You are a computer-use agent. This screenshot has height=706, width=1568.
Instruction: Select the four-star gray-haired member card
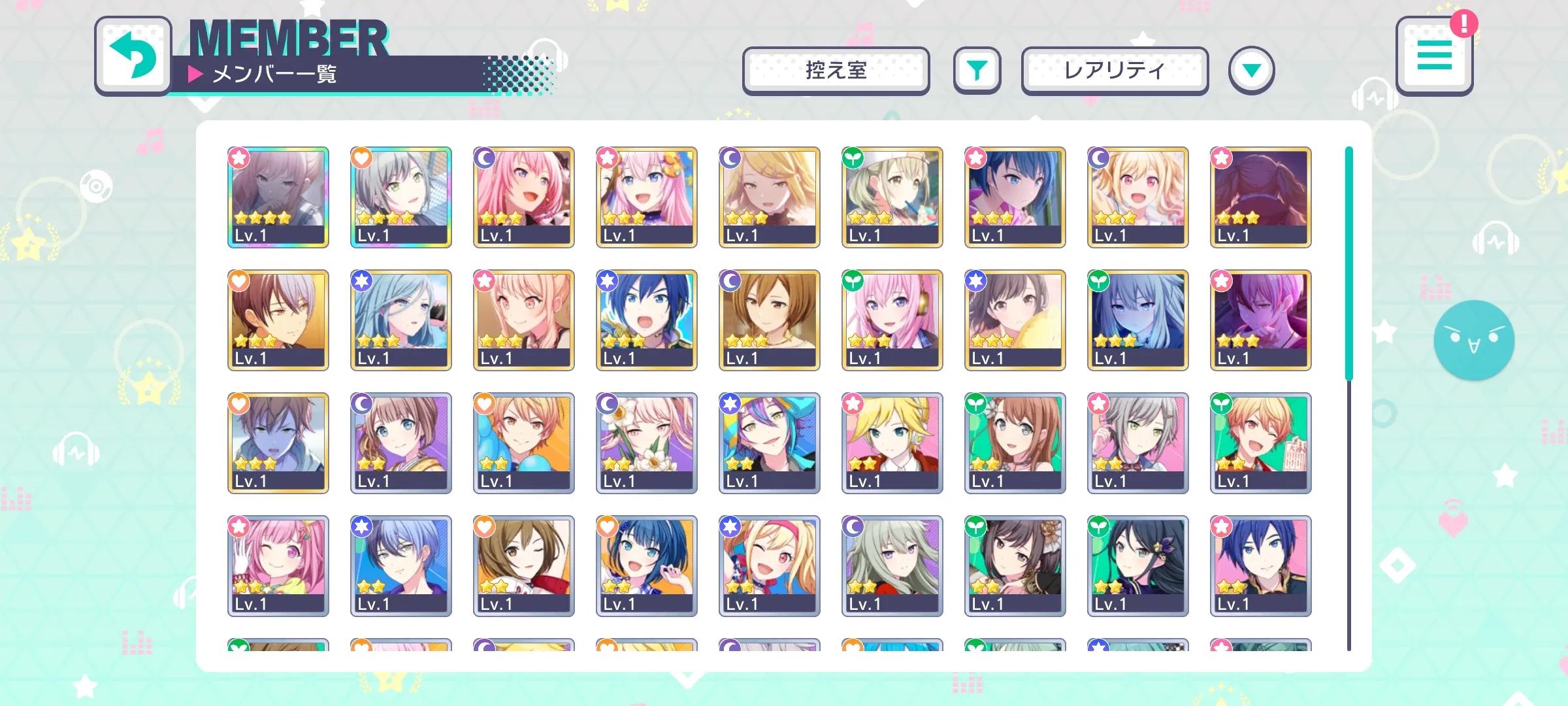pyautogui.click(x=401, y=197)
